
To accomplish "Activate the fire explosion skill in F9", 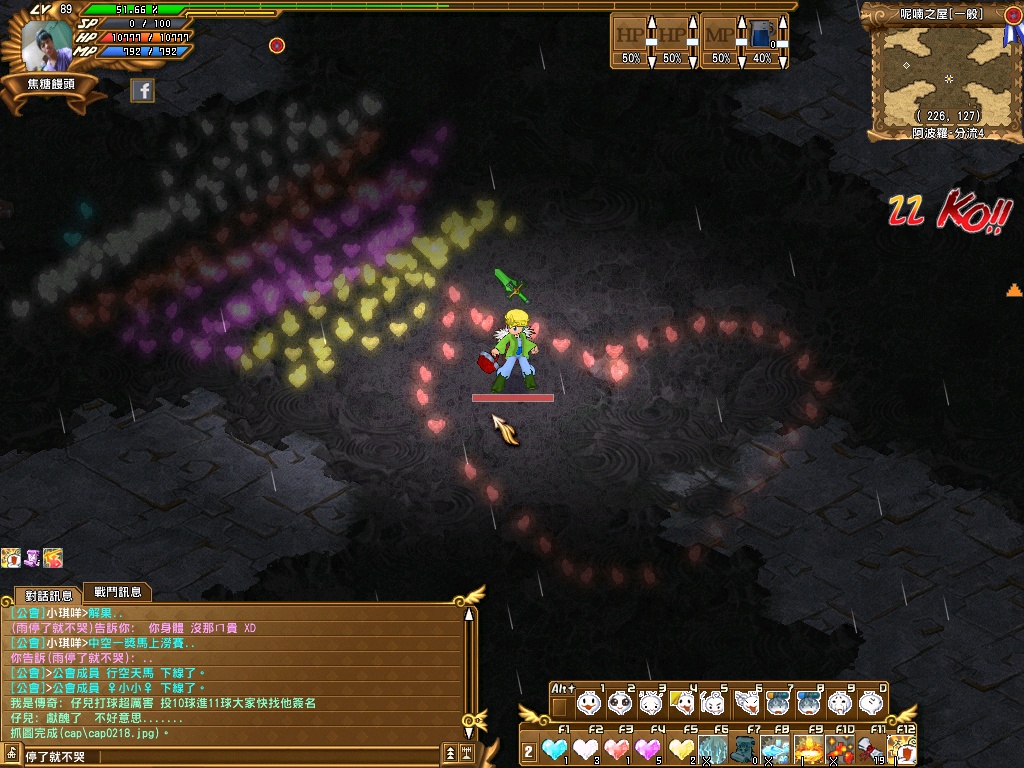I will click(x=808, y=748).
